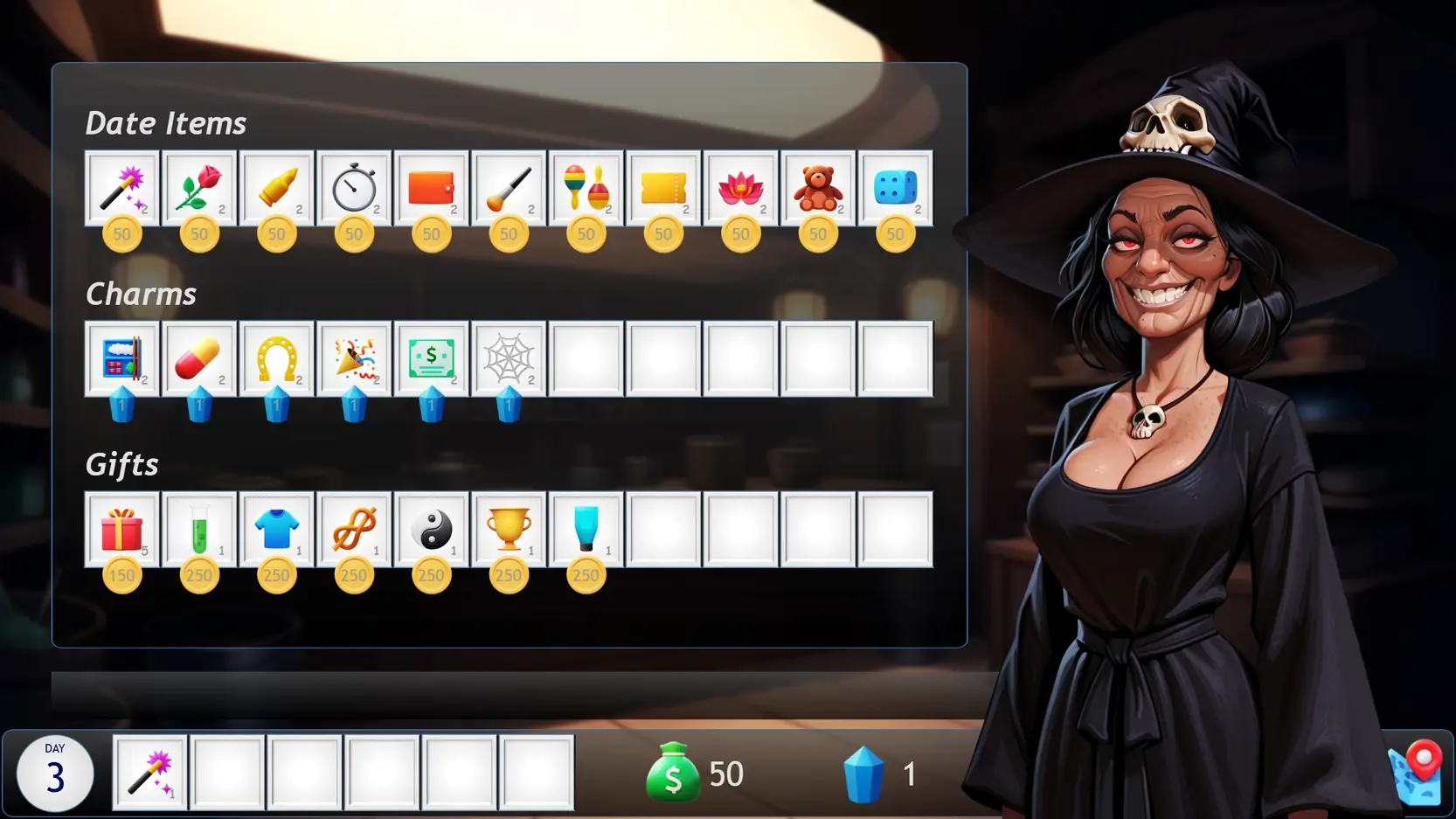
Task: Buy the red rose date item
Action: [x=199, y=188]
